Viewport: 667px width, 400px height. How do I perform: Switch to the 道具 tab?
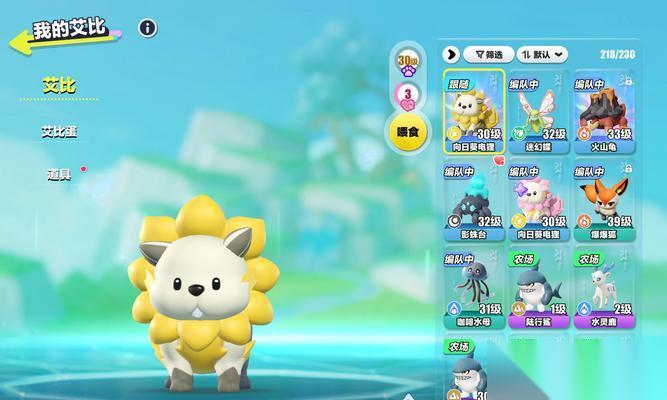coord(59,174)
